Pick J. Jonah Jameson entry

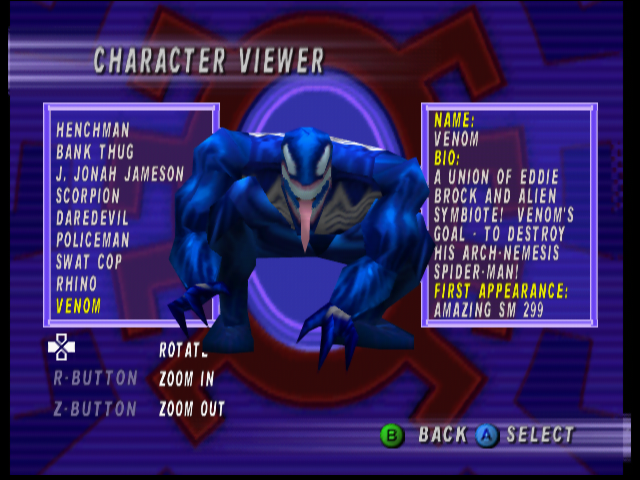pyautogui.click(x=120, y=174)
